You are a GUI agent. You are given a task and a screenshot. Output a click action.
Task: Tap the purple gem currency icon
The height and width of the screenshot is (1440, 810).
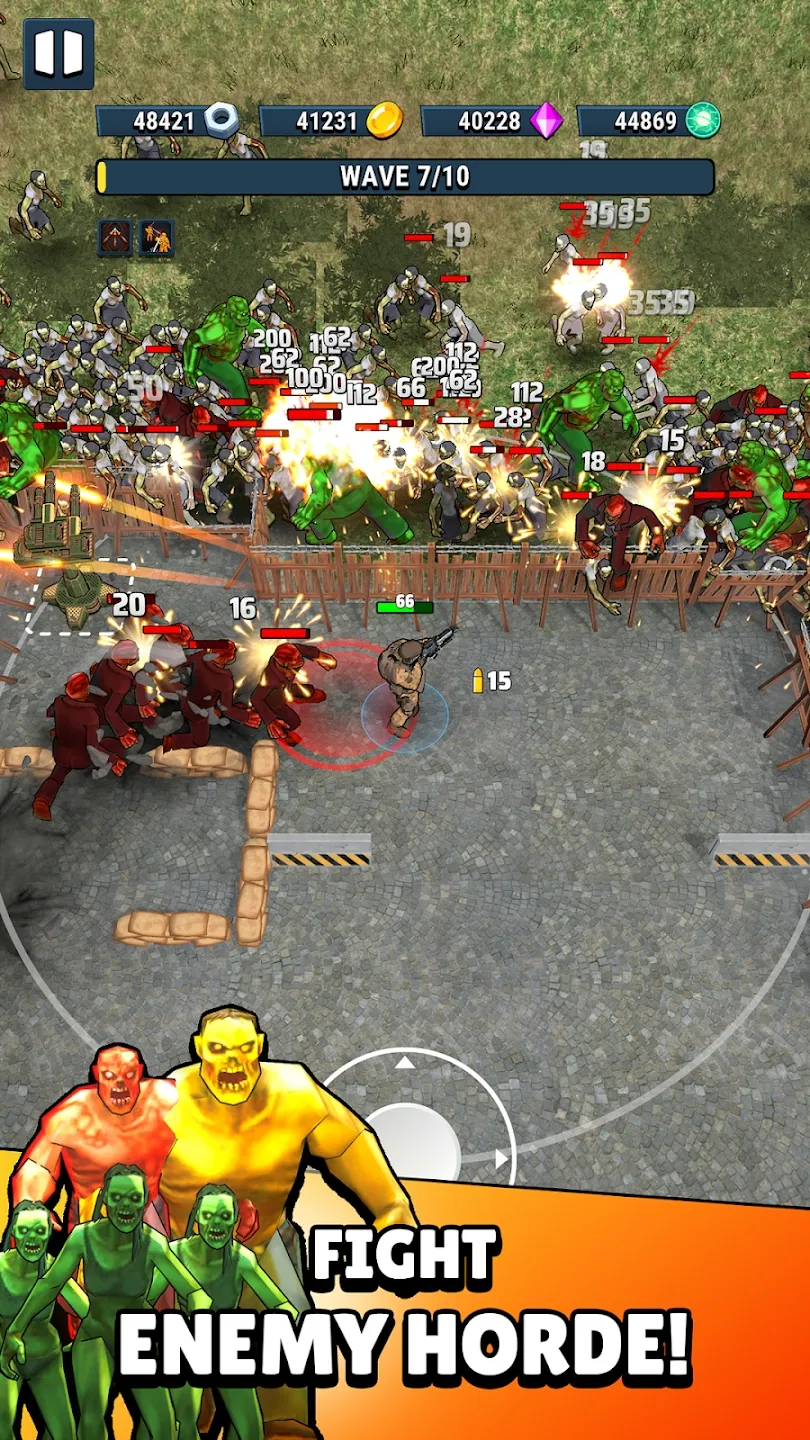click(x=546, y=121)
